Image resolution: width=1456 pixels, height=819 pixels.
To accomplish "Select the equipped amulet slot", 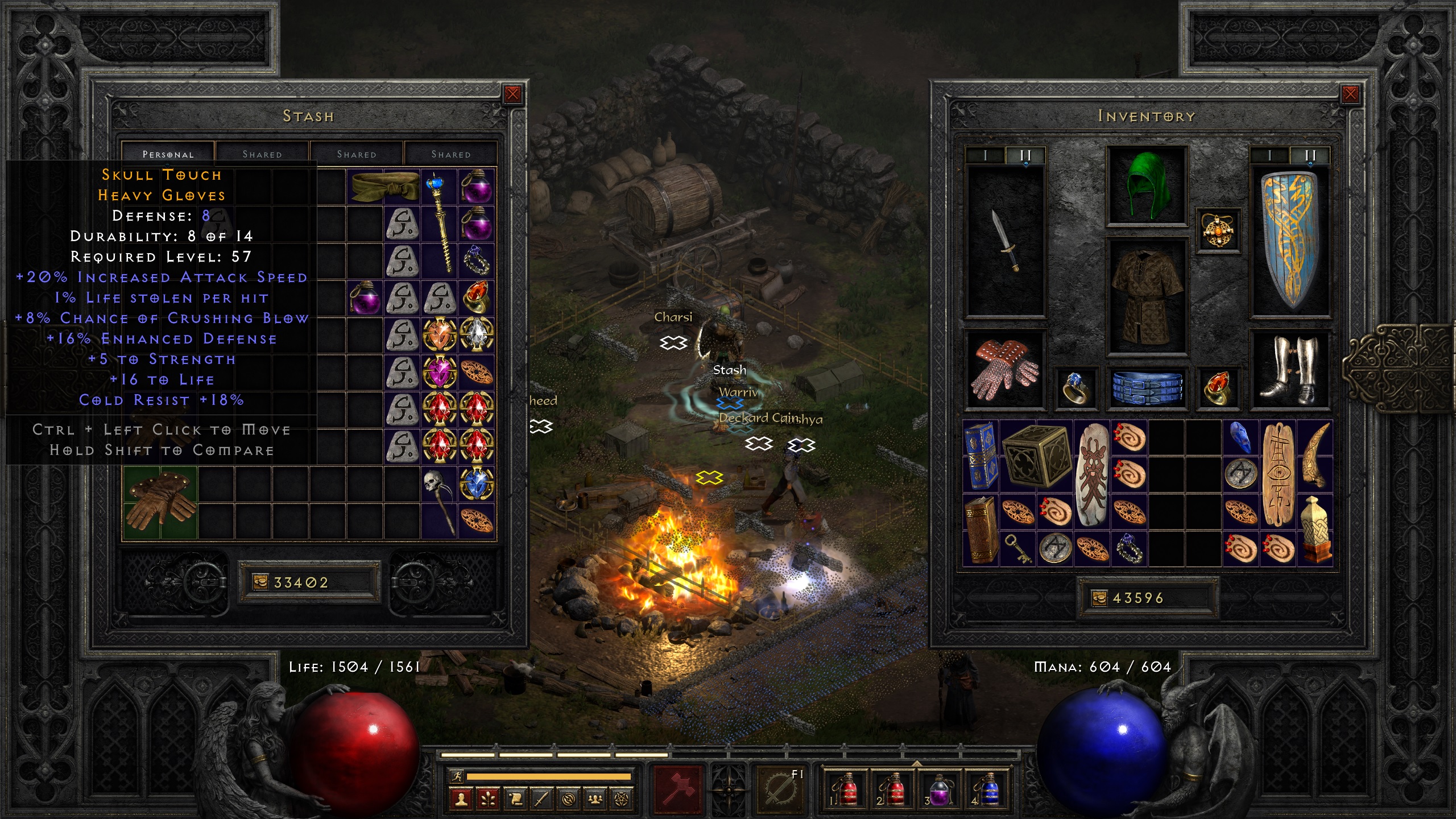I will point(1218,230).
